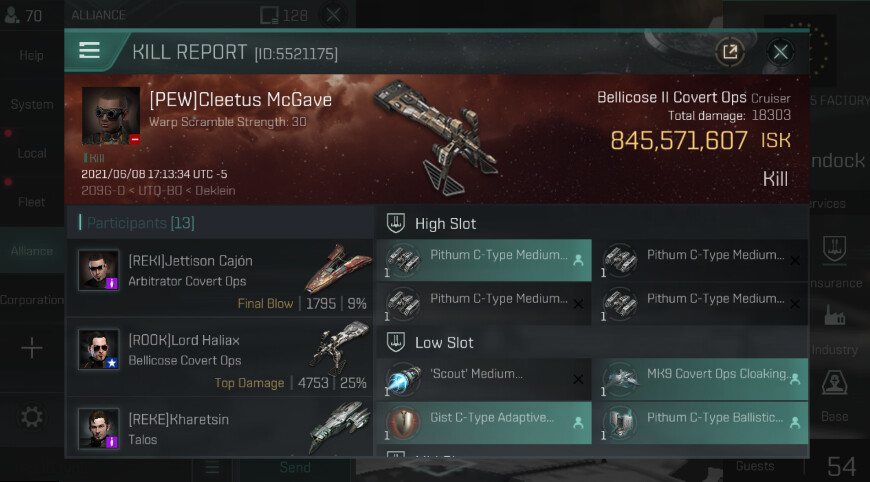870x482 pixels.
Task: Inspect the MK9 Covert Ops Cloaking module
Action: 699,381
